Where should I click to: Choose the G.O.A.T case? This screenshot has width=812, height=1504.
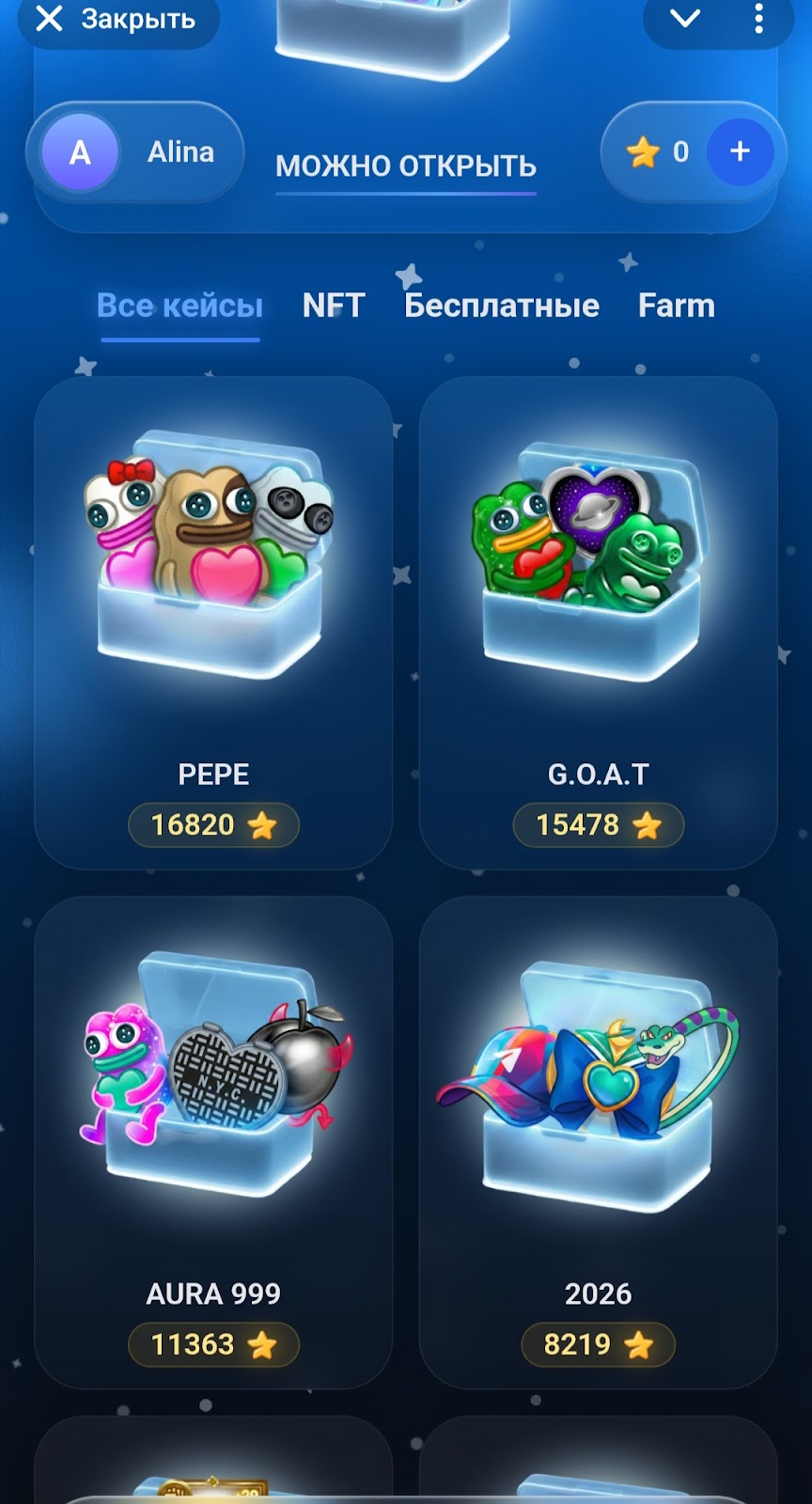click(x=598, y=622)
